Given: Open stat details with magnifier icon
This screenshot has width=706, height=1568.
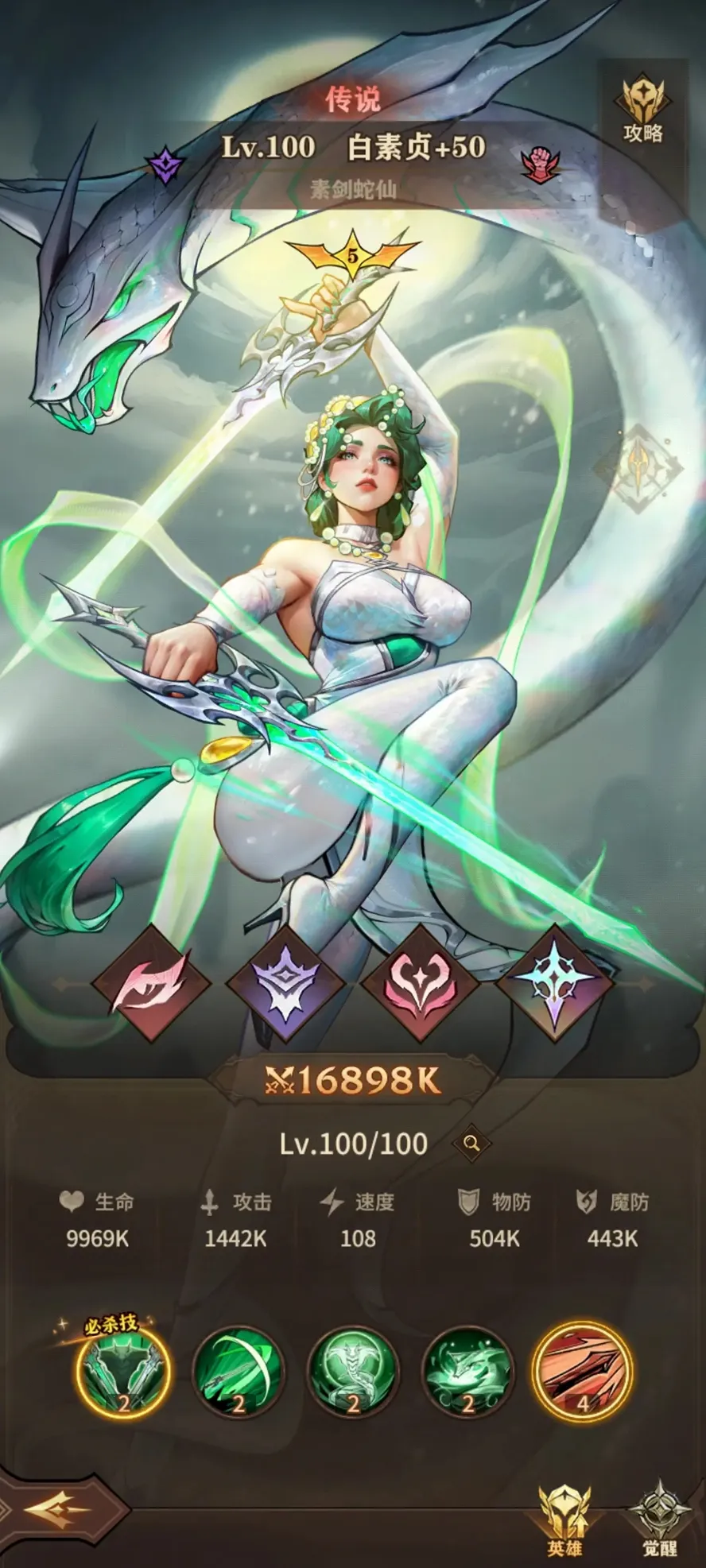Looking at the screenshot, I should coord(471,1144).
